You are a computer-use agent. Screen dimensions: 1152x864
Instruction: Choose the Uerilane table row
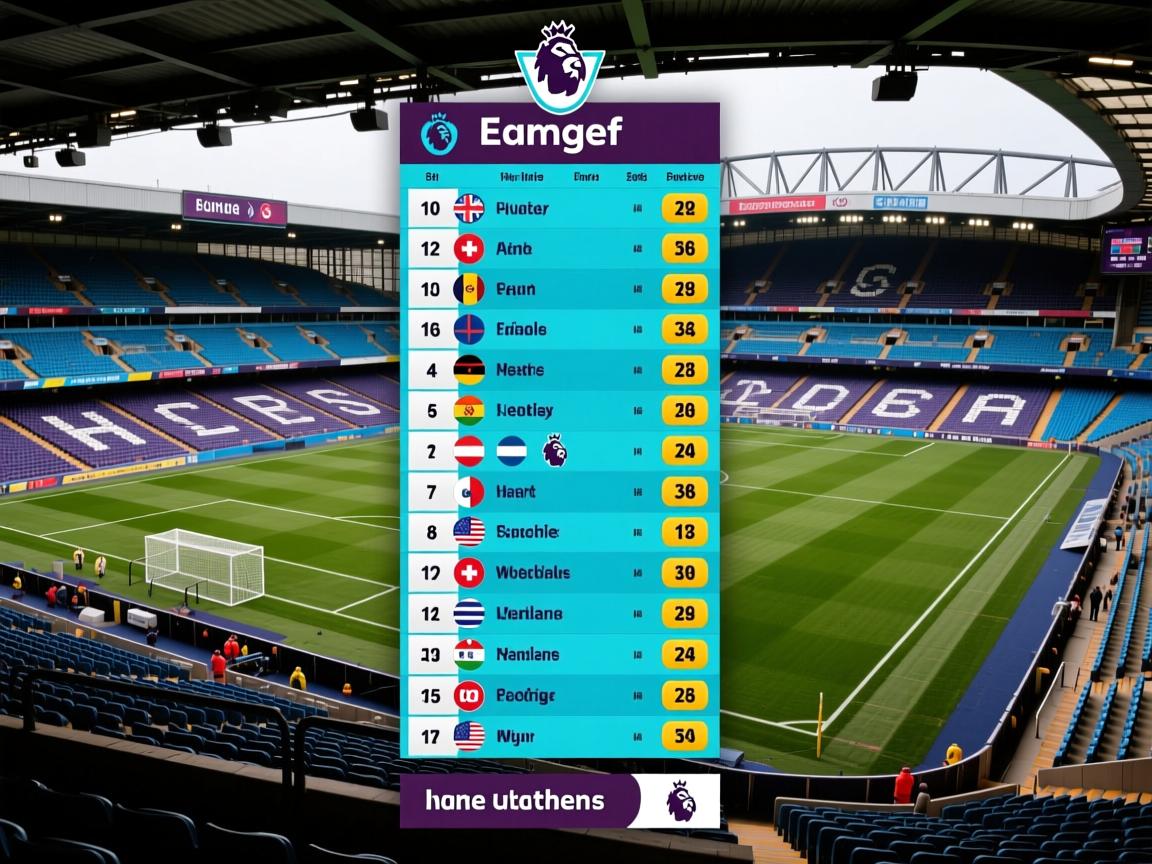tap(560, 613)
